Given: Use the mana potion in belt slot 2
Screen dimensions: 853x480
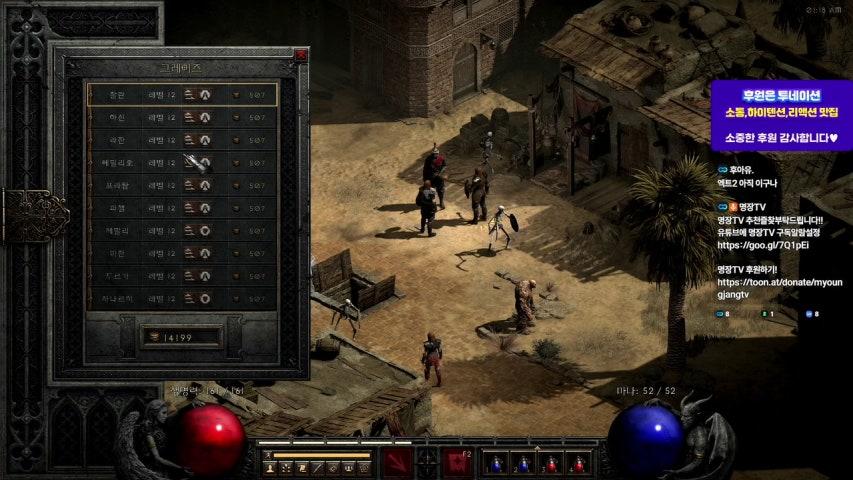Looking at the screenshot, I should (x=523, y=463).
